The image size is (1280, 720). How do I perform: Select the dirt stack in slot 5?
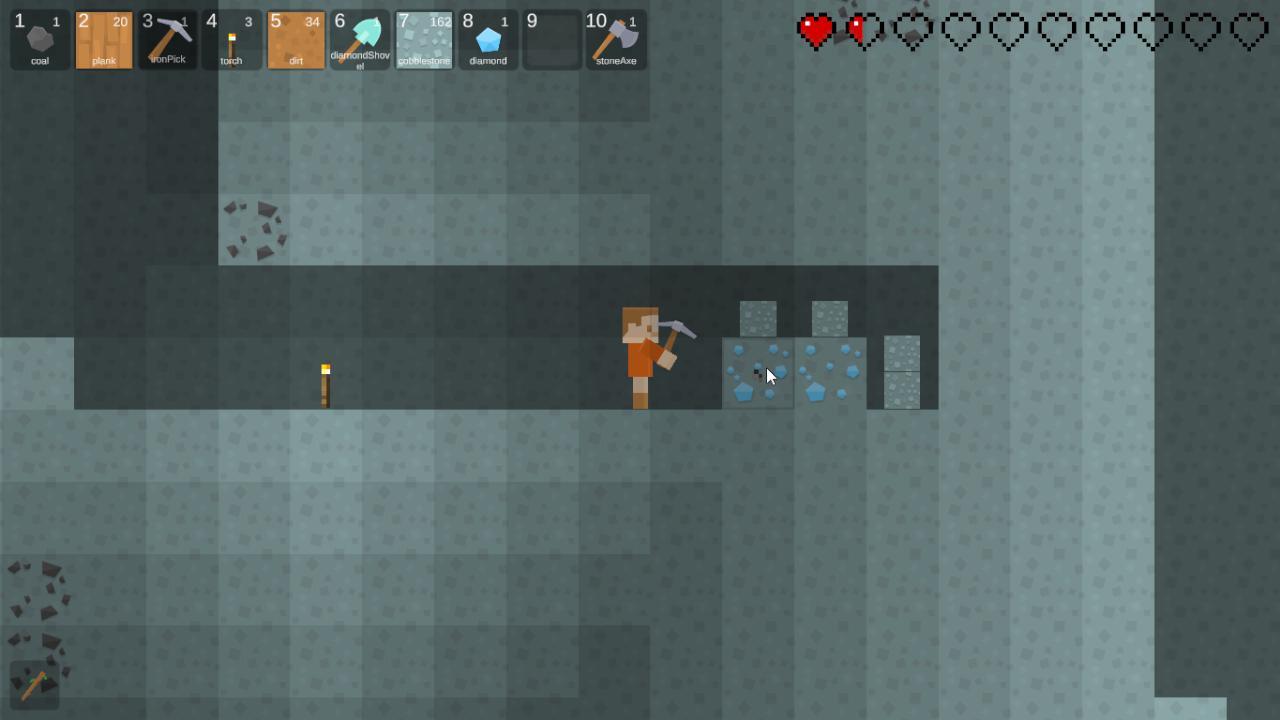tap(296, 40)
